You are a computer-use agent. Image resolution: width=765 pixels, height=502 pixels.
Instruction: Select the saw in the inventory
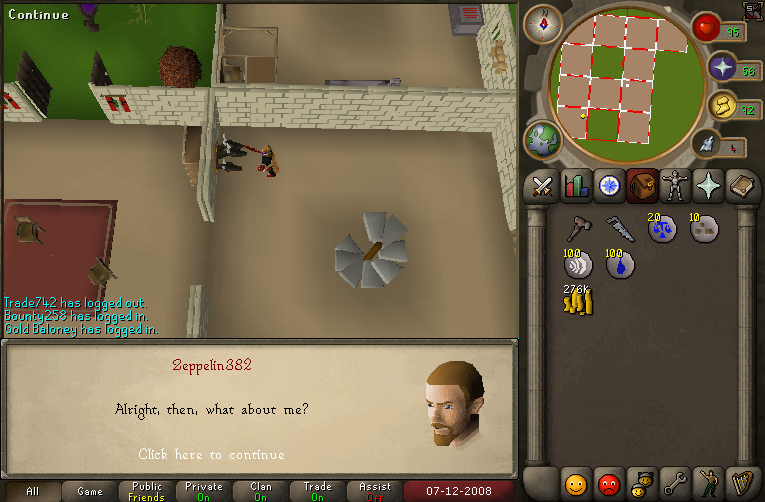coord(619,229)
